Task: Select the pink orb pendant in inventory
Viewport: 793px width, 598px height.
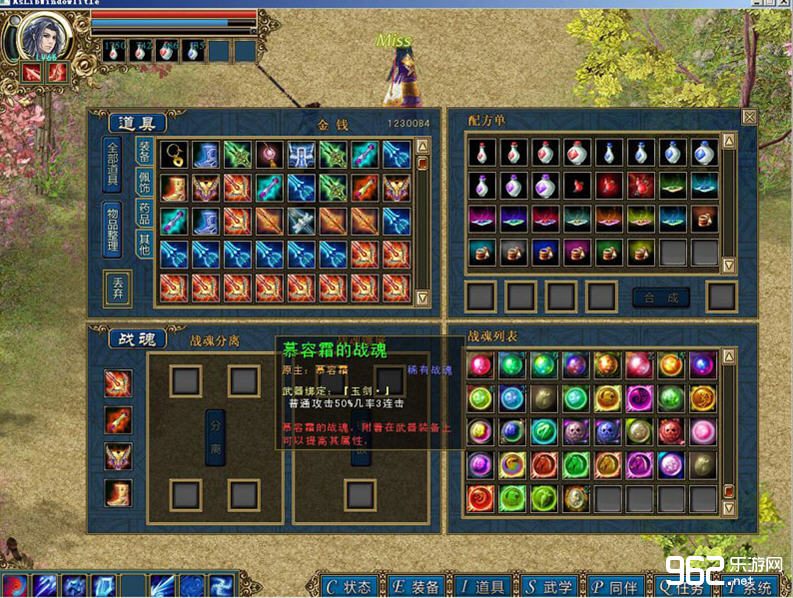Action: point(270,155)
